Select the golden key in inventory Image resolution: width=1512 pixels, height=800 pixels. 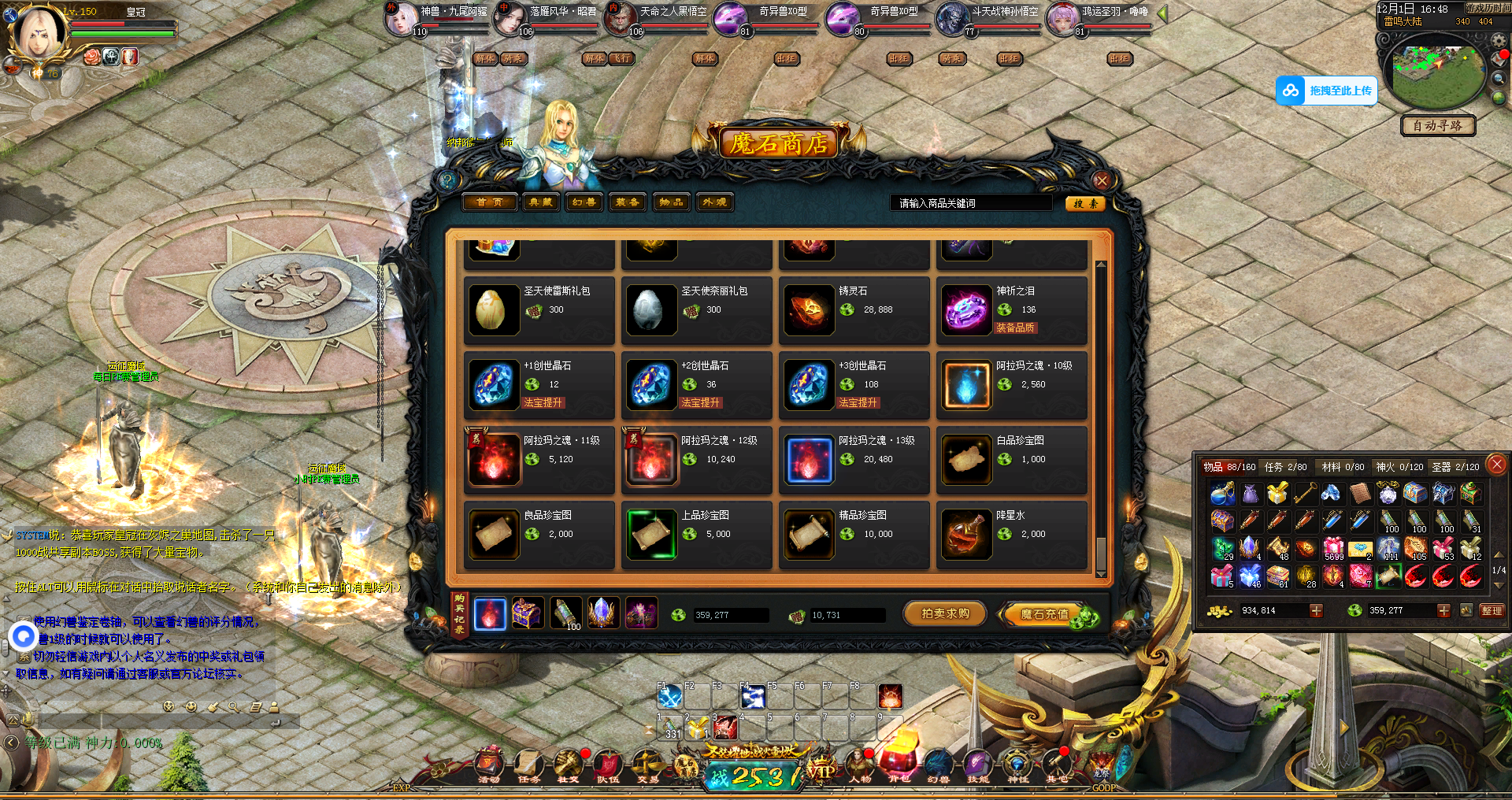1305,494
